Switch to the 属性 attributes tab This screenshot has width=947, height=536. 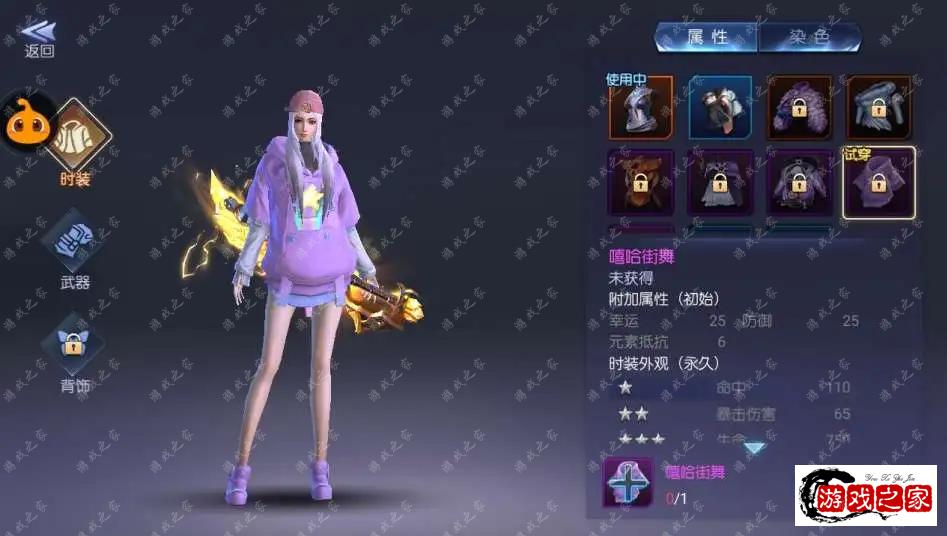click(707, 38)
